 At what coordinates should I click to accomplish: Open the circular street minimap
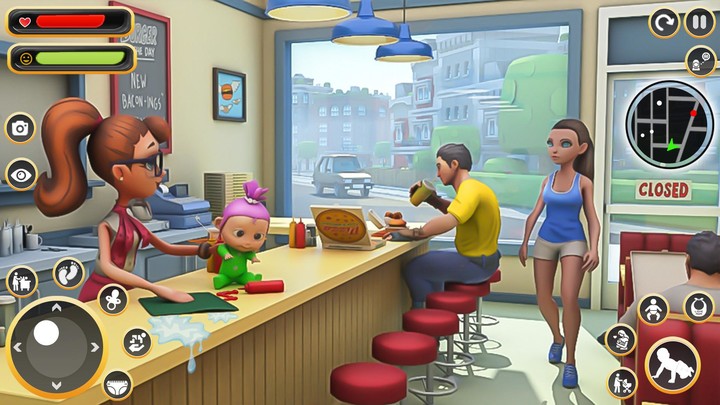669,124
